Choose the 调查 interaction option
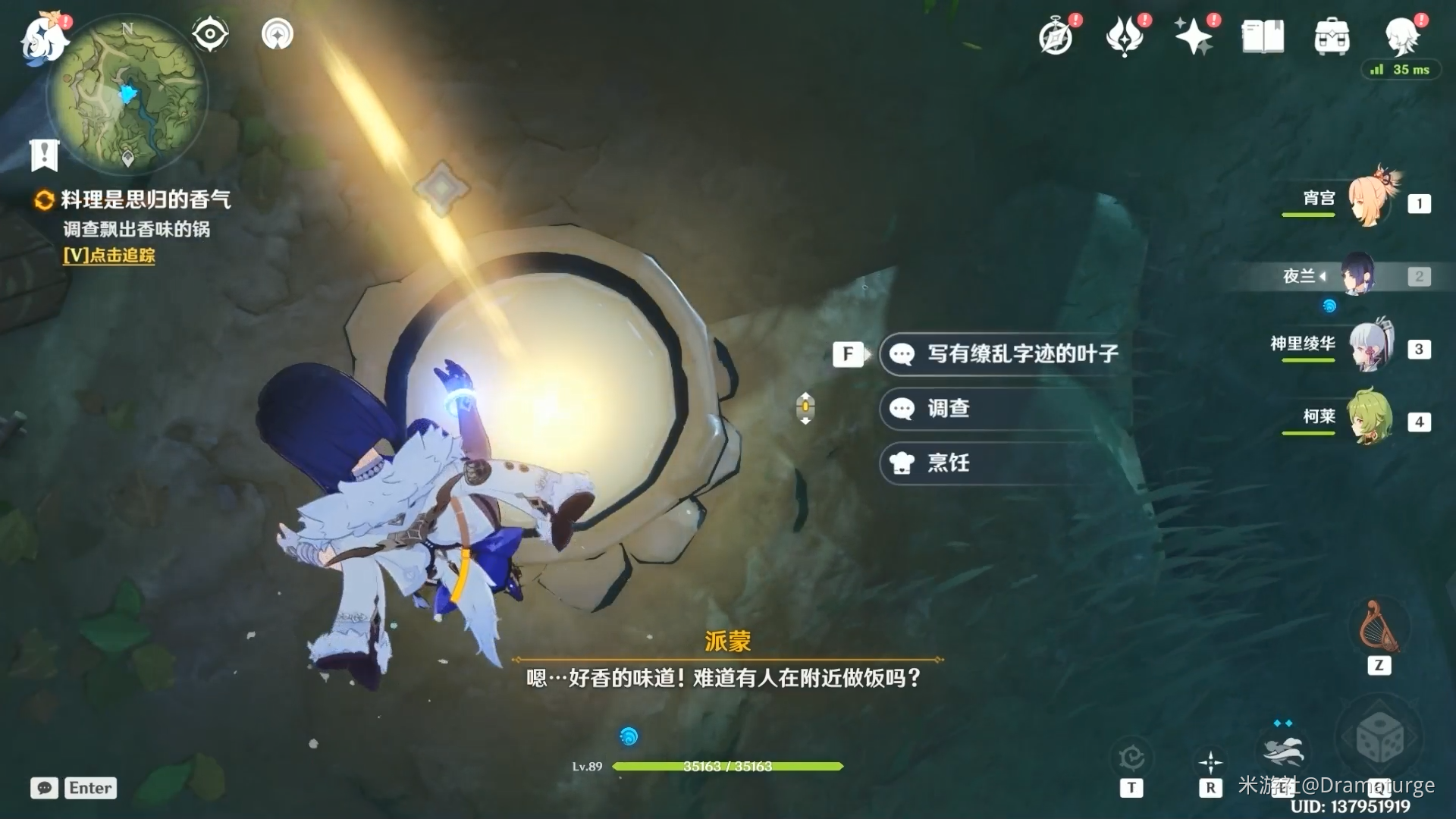 tap(948, 409)
